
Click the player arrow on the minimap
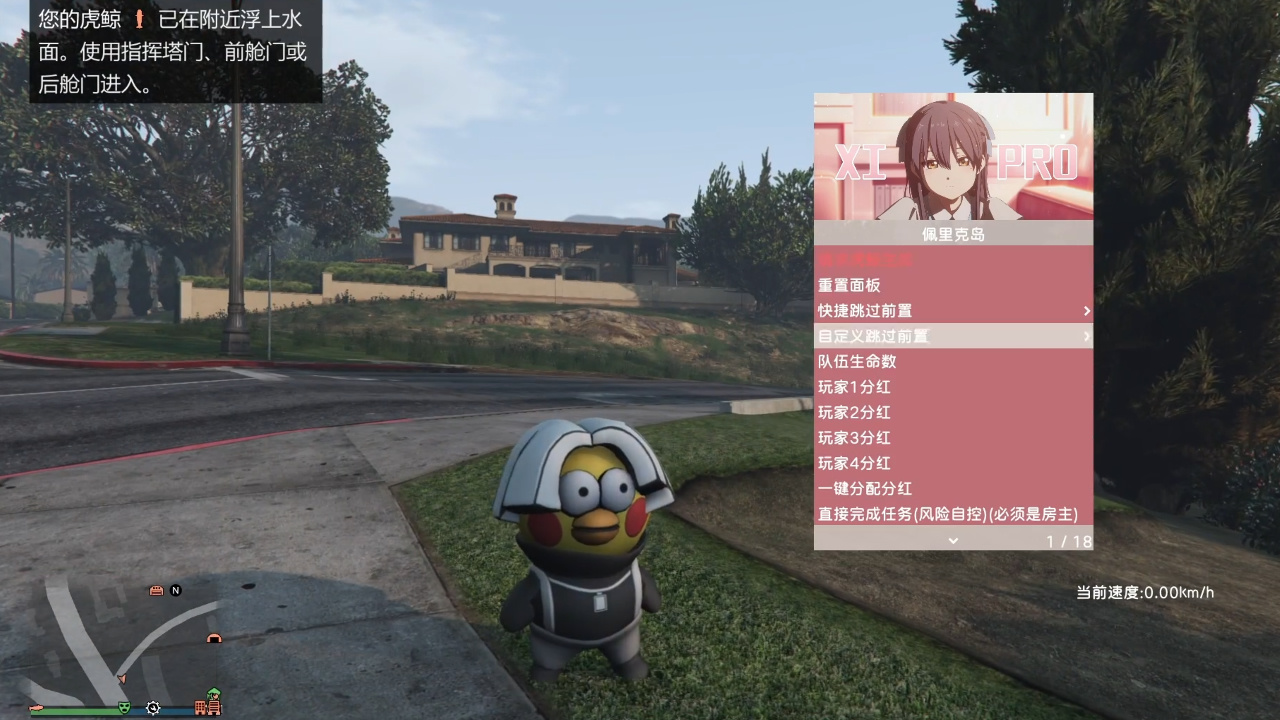[x=120, y=678]
